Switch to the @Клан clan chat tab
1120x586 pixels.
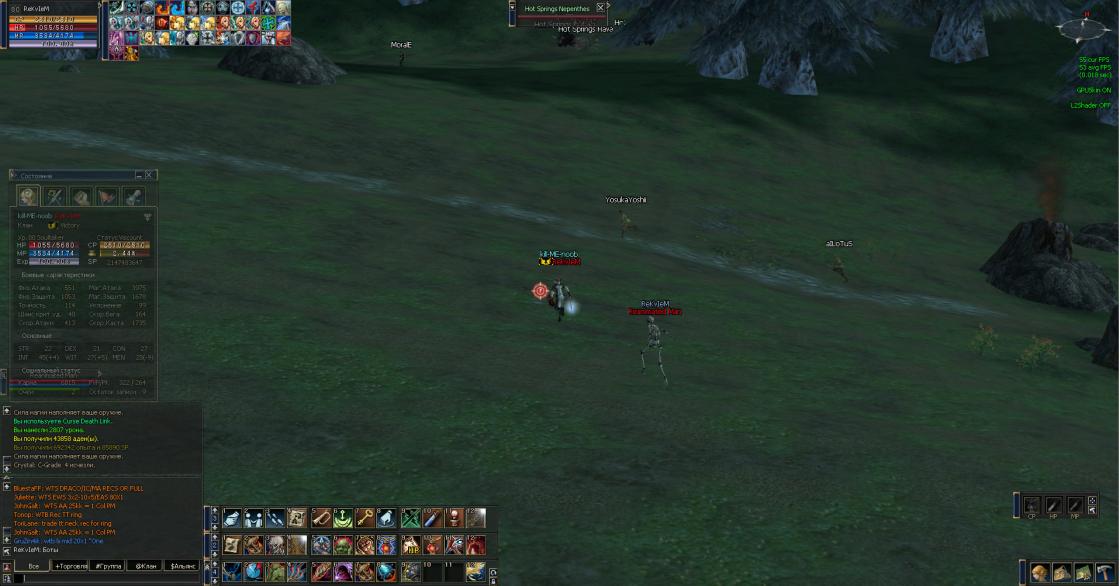(146, 566)
